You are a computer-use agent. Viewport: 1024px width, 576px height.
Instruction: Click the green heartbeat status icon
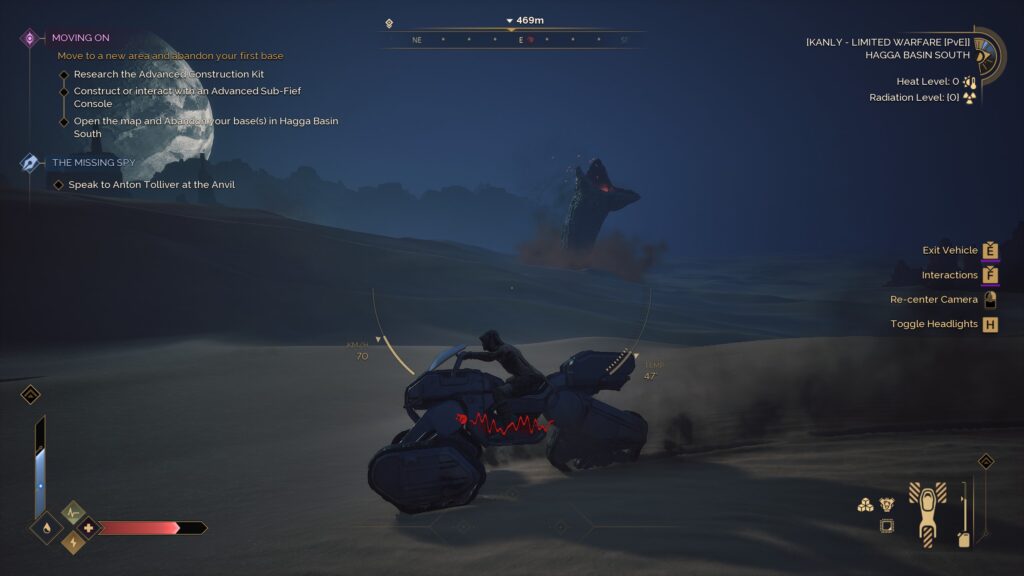point(73,512)
